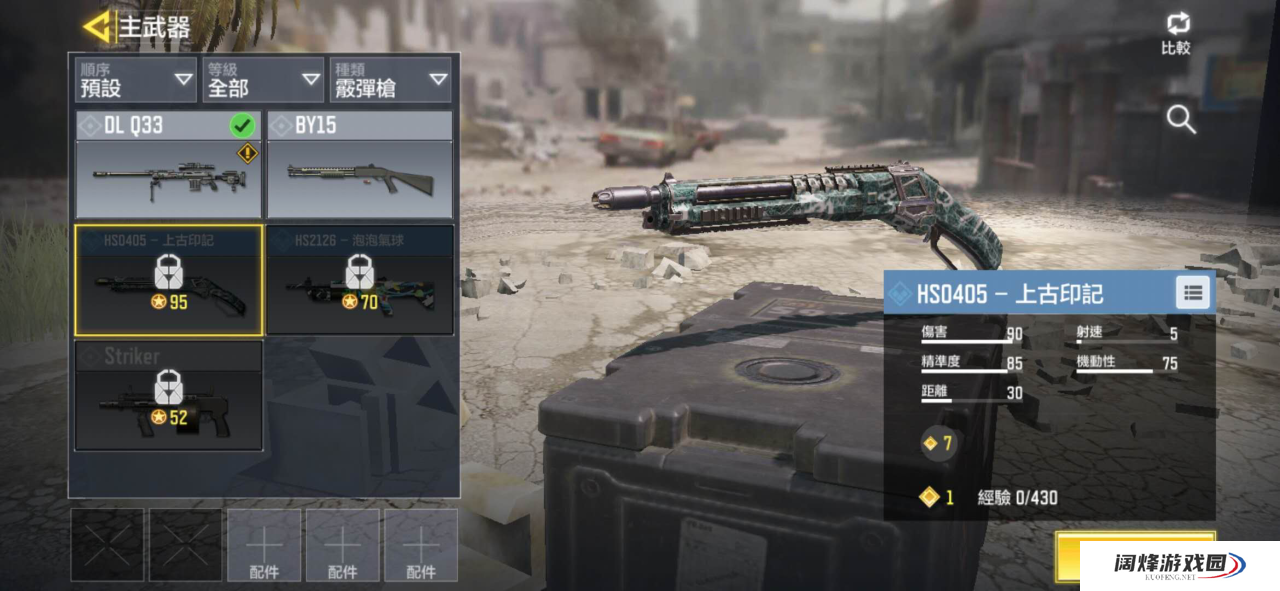Open the 順序 sort order dropdown

tap(136, 80)
